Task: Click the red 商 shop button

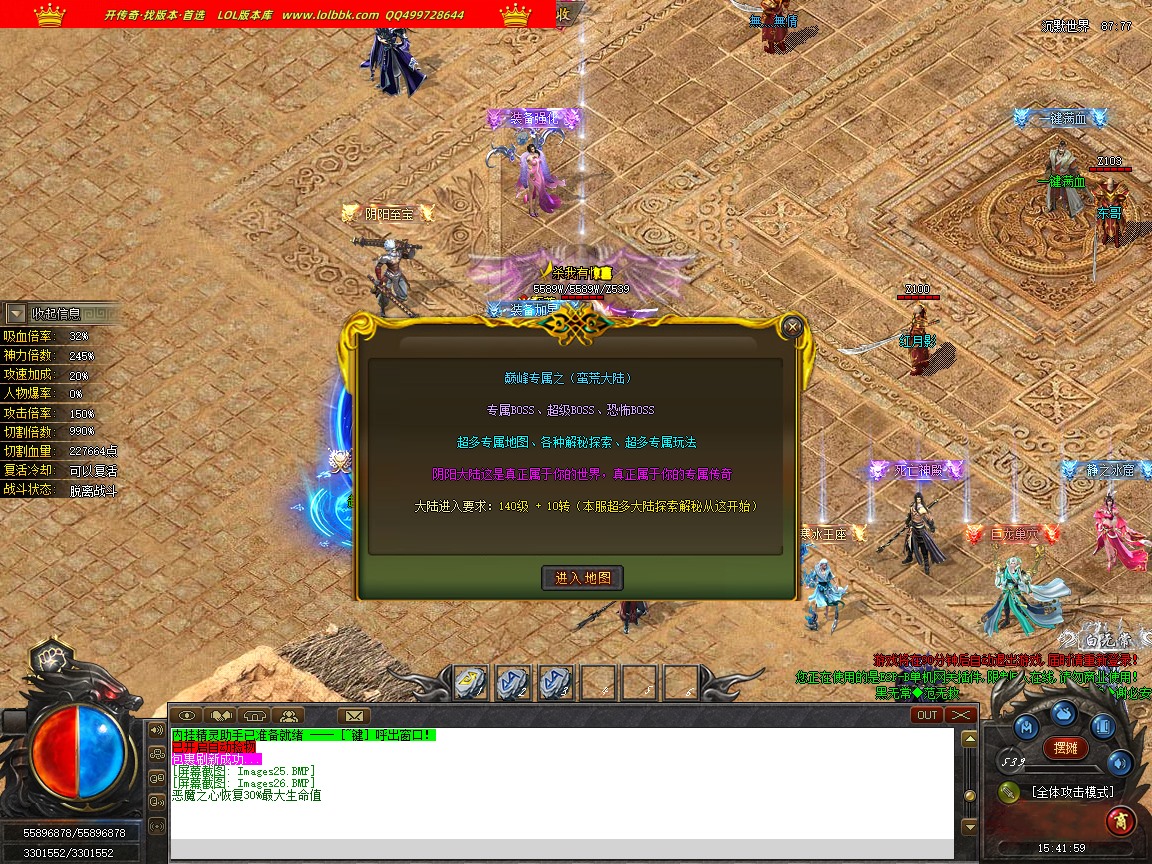Action: click(x=1120, y=821)
